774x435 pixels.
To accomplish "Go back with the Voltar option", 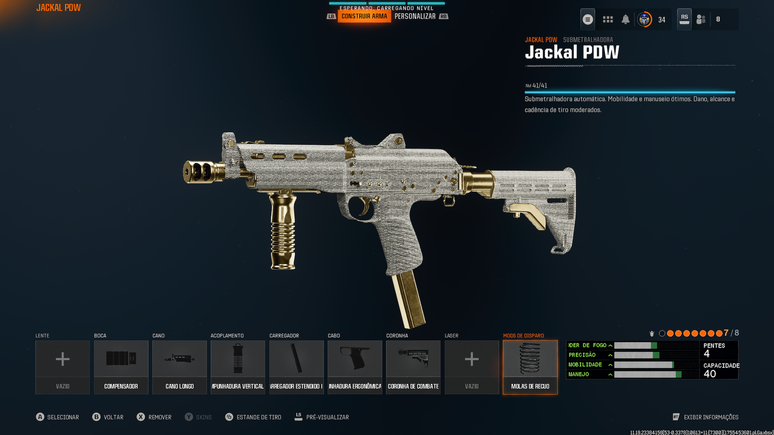I will coord(111,417).
